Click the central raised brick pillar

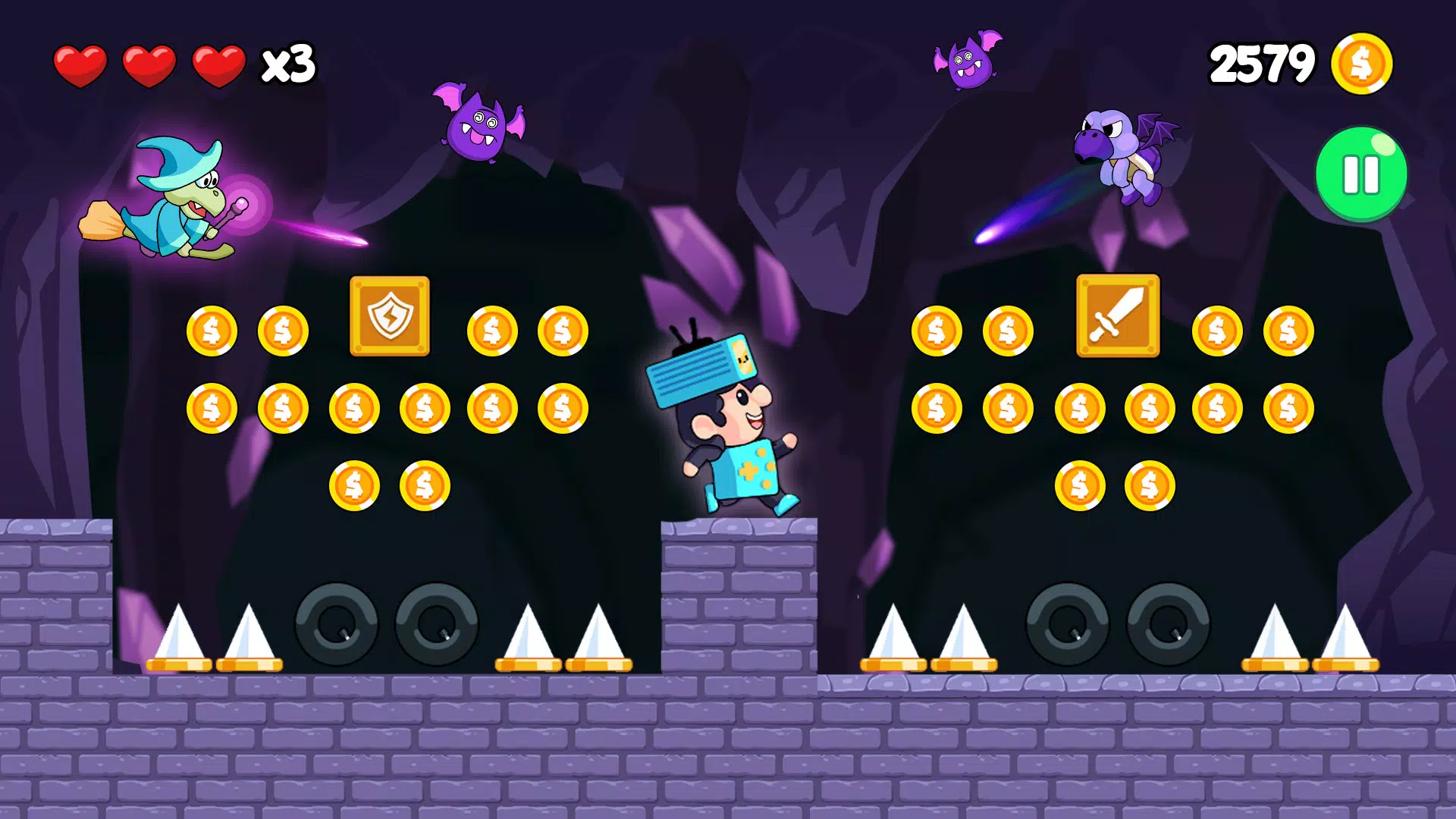739,599
